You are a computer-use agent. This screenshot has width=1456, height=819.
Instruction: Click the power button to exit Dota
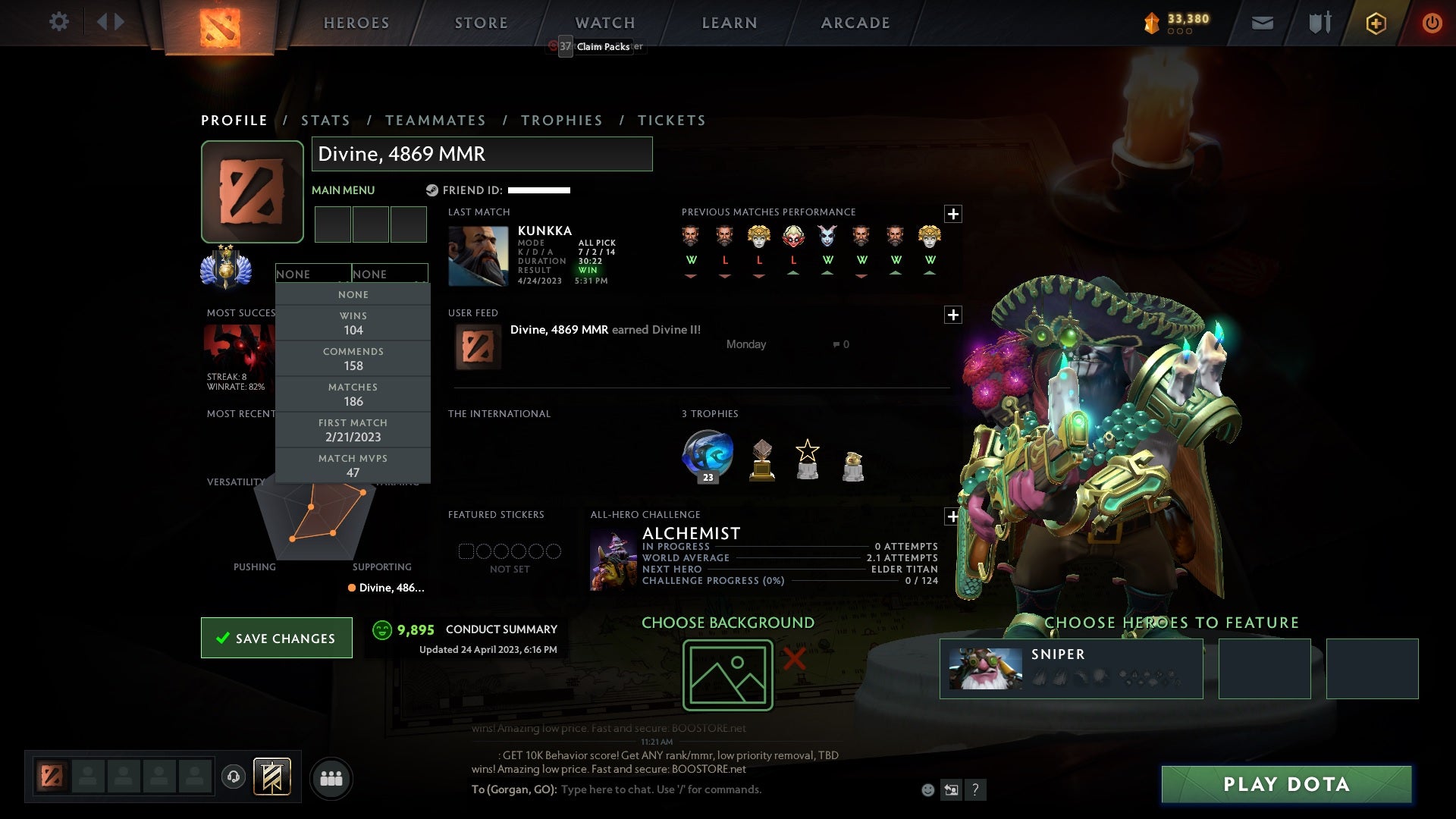pyautogui.click(x=1432, y=22)
